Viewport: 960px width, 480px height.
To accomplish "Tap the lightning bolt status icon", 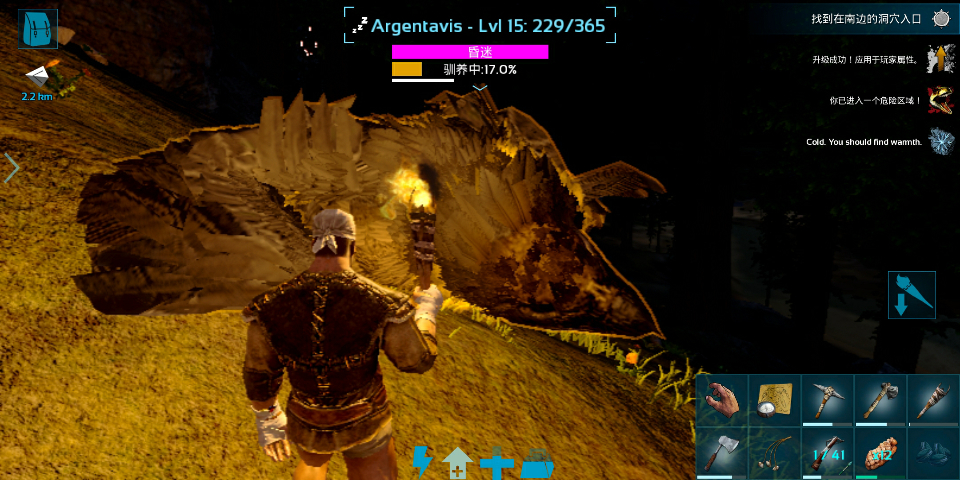I will pyautogui.click(x=423, y=462).
